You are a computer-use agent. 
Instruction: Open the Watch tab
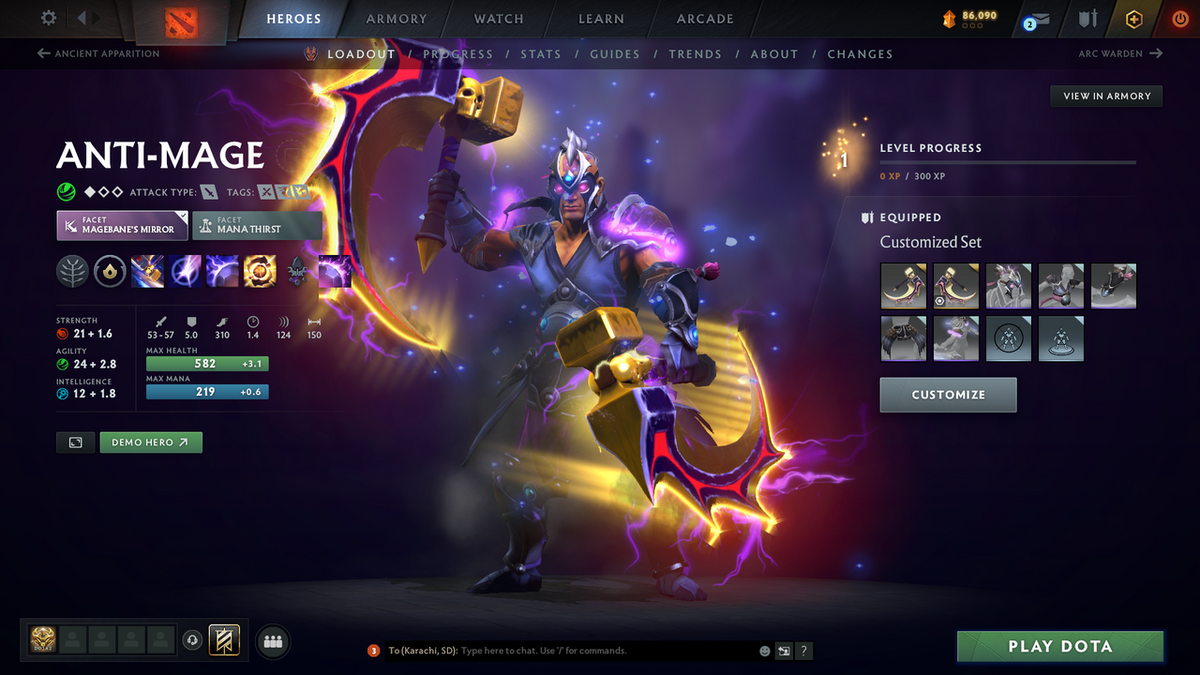tap(499, 19)
